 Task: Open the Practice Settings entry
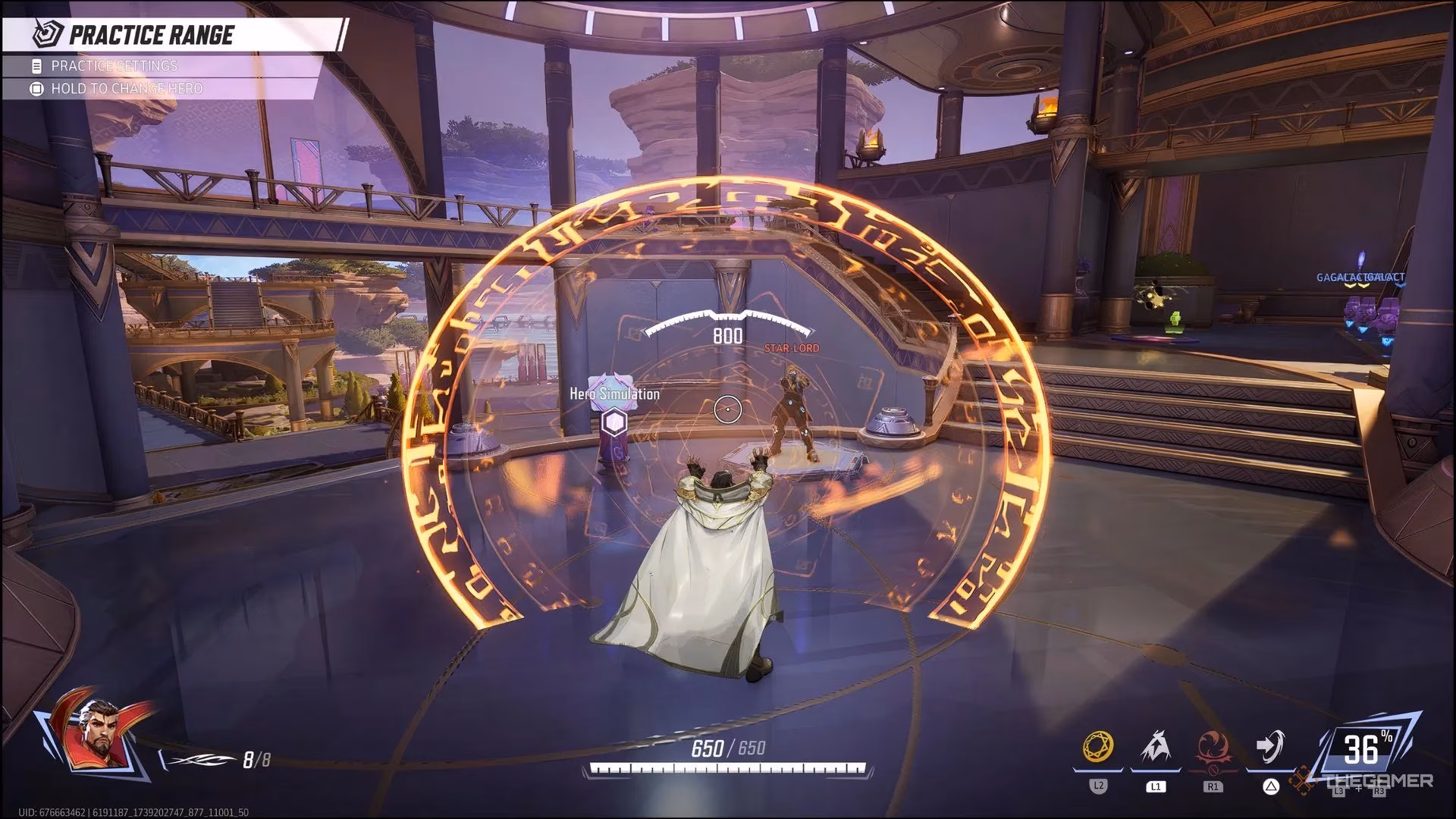[114, 66]
